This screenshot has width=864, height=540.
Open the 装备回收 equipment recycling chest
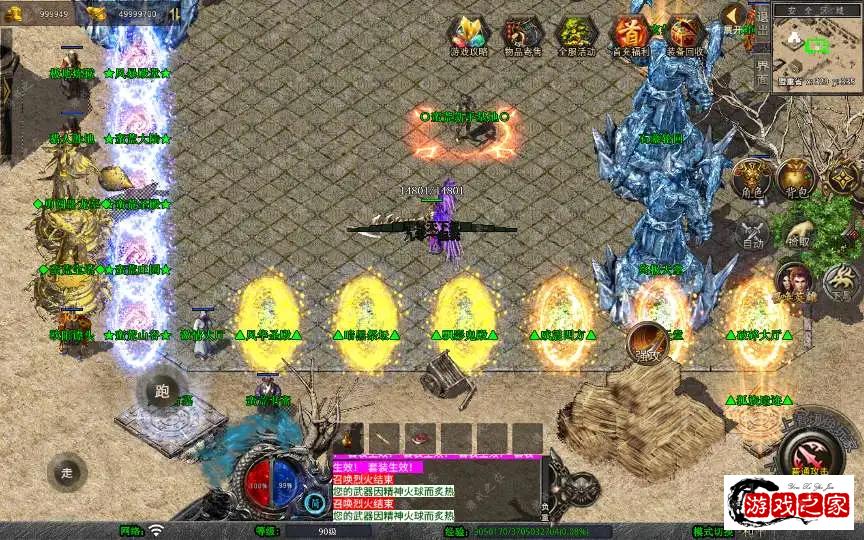[685, 34]
